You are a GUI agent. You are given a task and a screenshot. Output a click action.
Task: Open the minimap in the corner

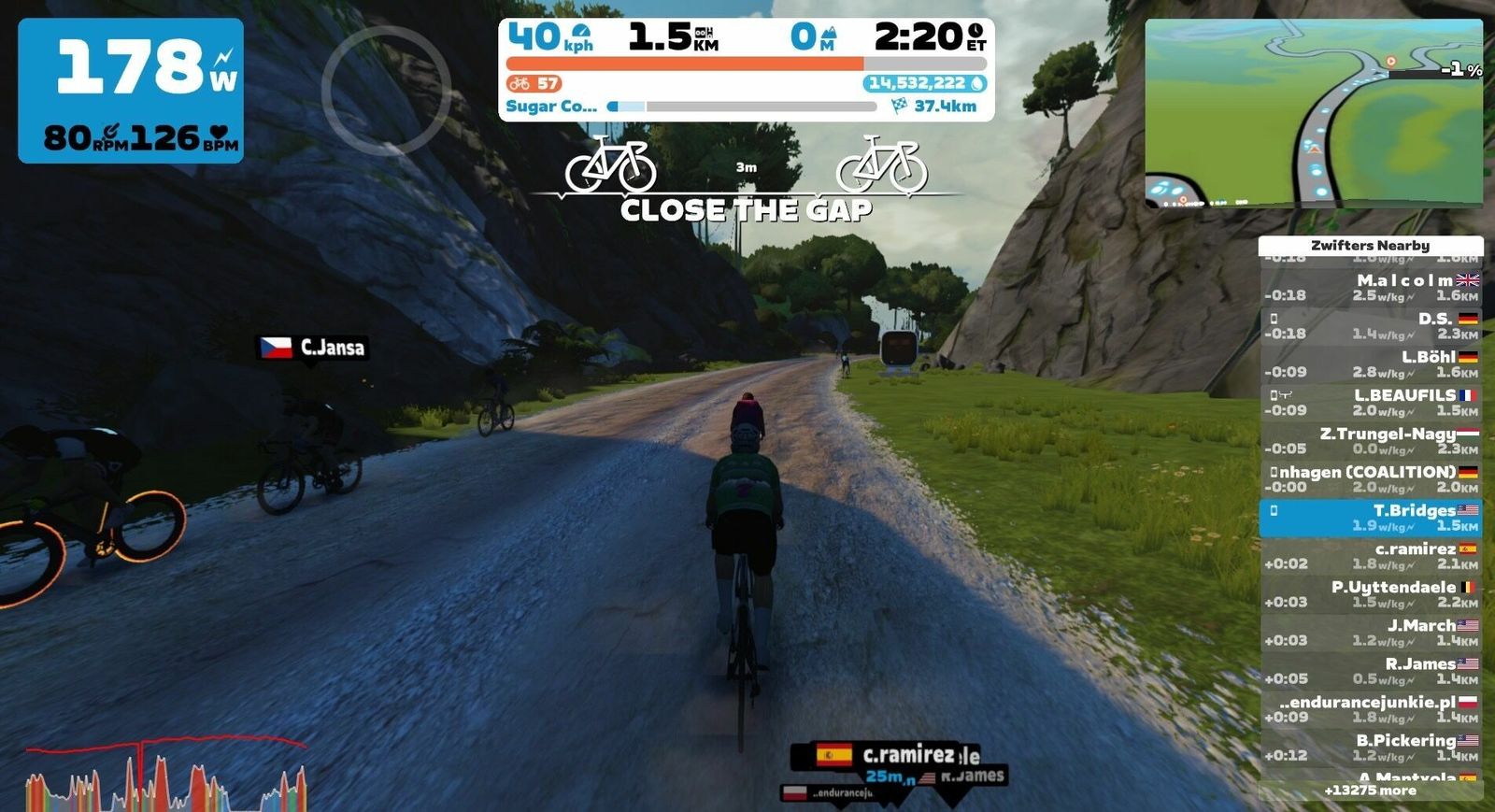point(1314,112)
